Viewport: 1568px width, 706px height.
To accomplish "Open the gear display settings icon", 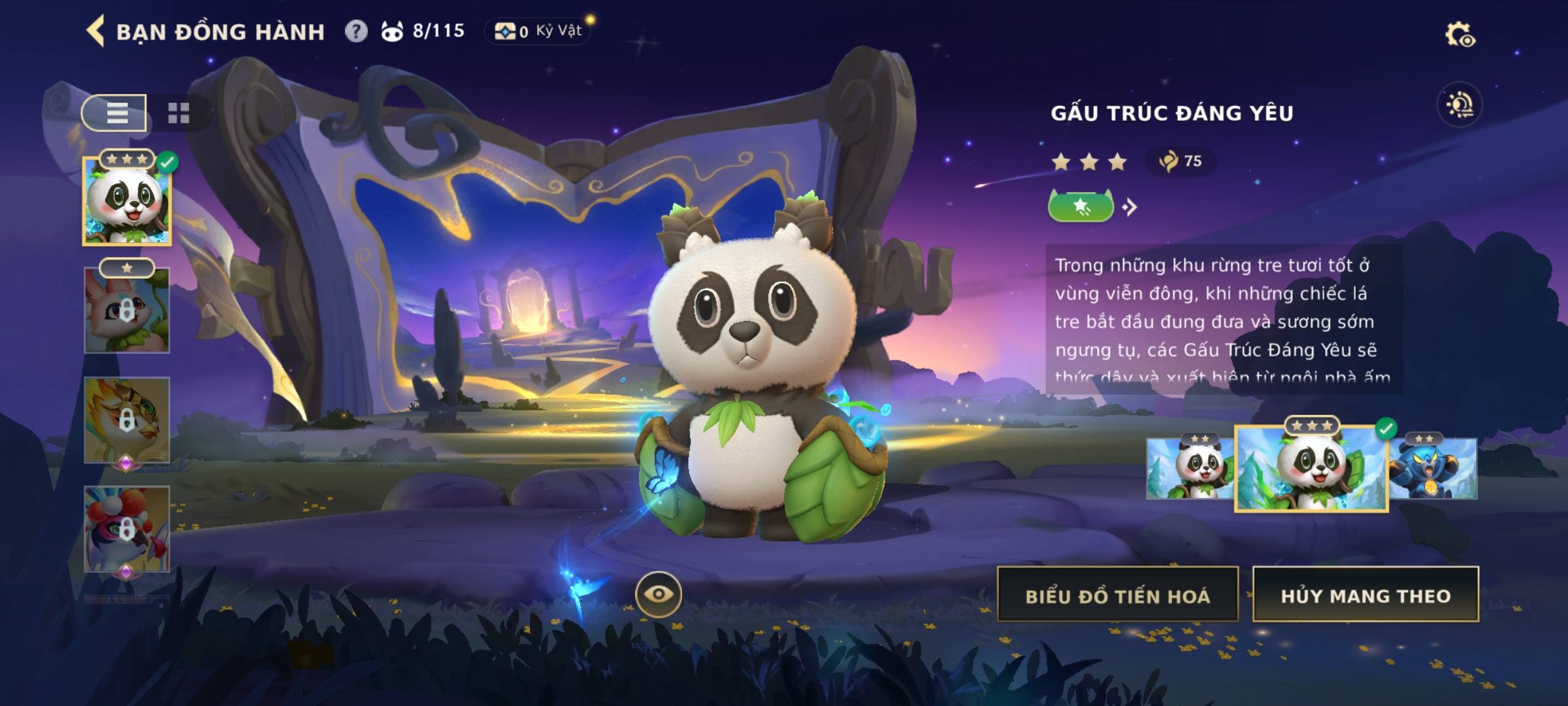I will tap(1460, 35).
